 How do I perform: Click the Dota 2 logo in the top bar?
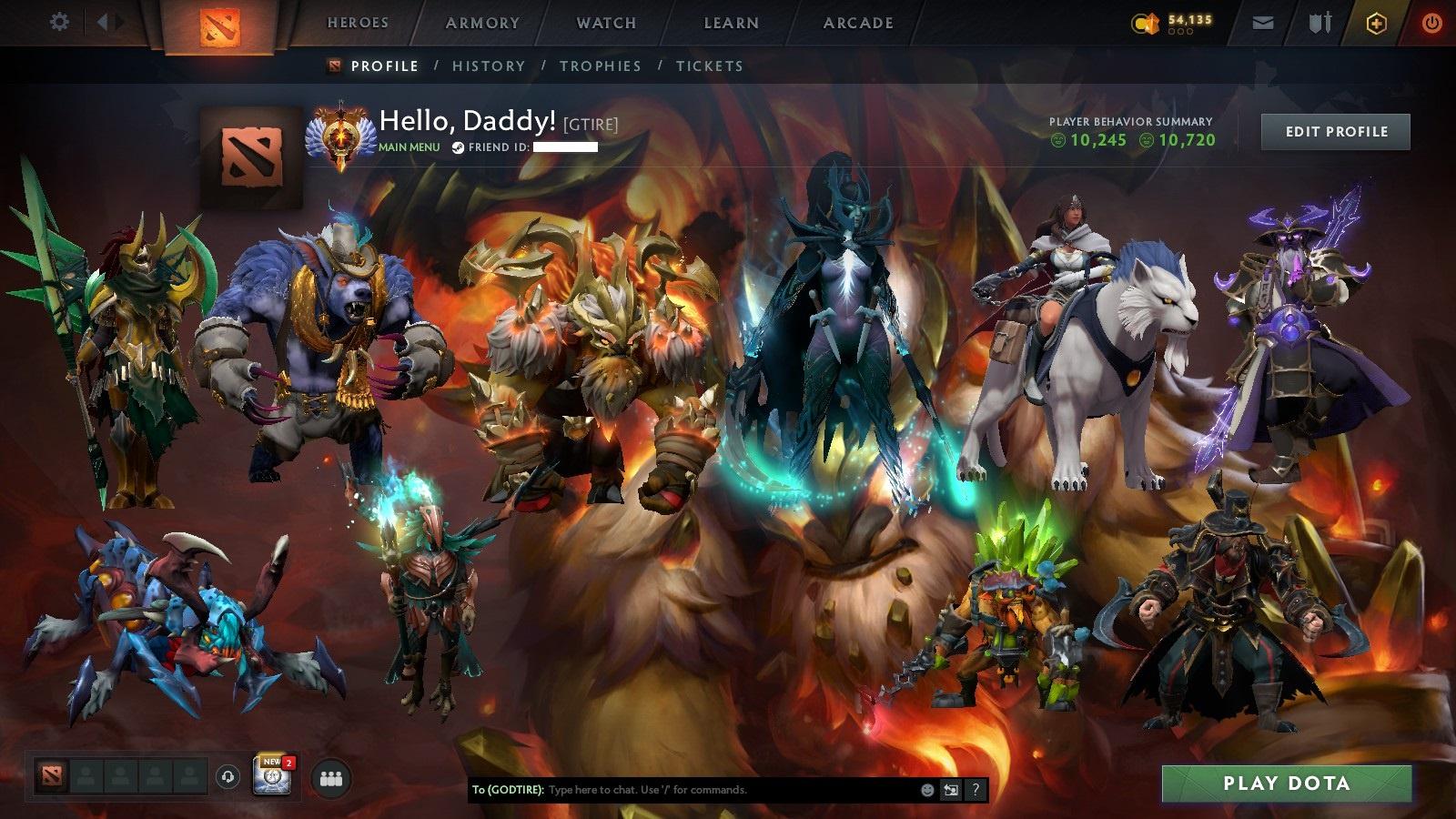coord(218,24)
